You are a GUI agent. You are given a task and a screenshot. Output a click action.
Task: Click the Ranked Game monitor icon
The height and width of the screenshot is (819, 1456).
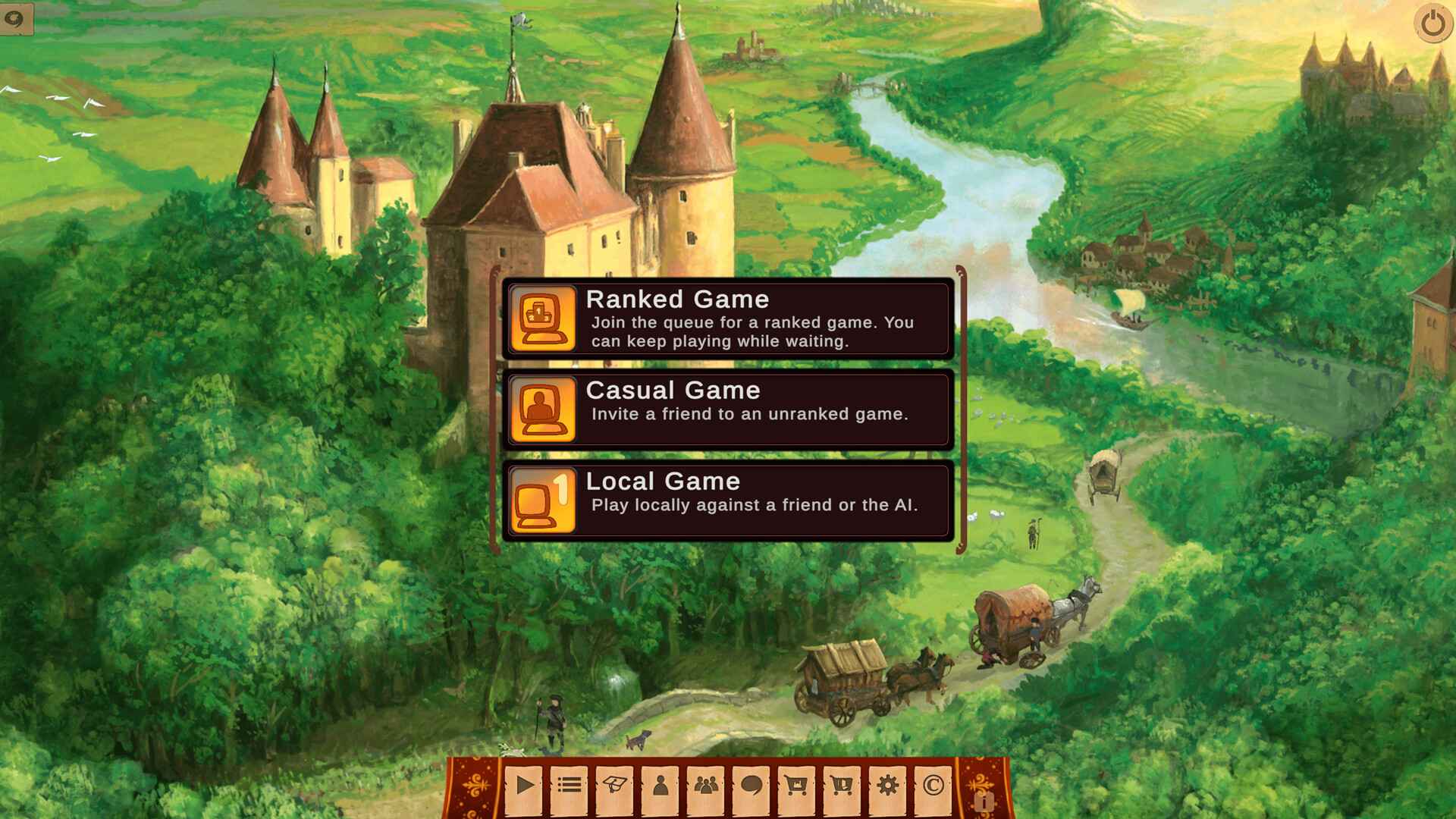tap(544, 318)
